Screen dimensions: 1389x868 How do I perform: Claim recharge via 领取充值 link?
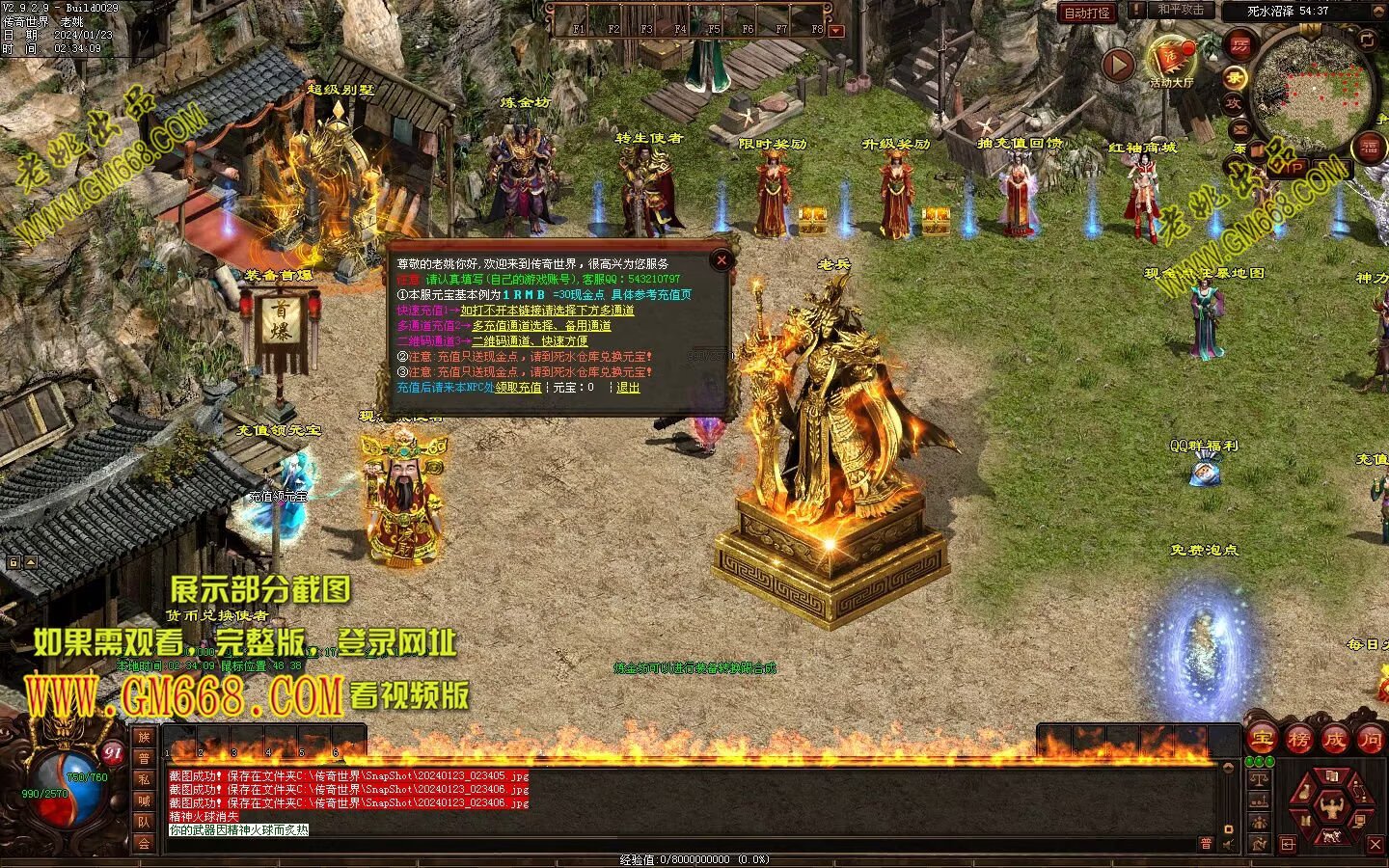(519, 388)
